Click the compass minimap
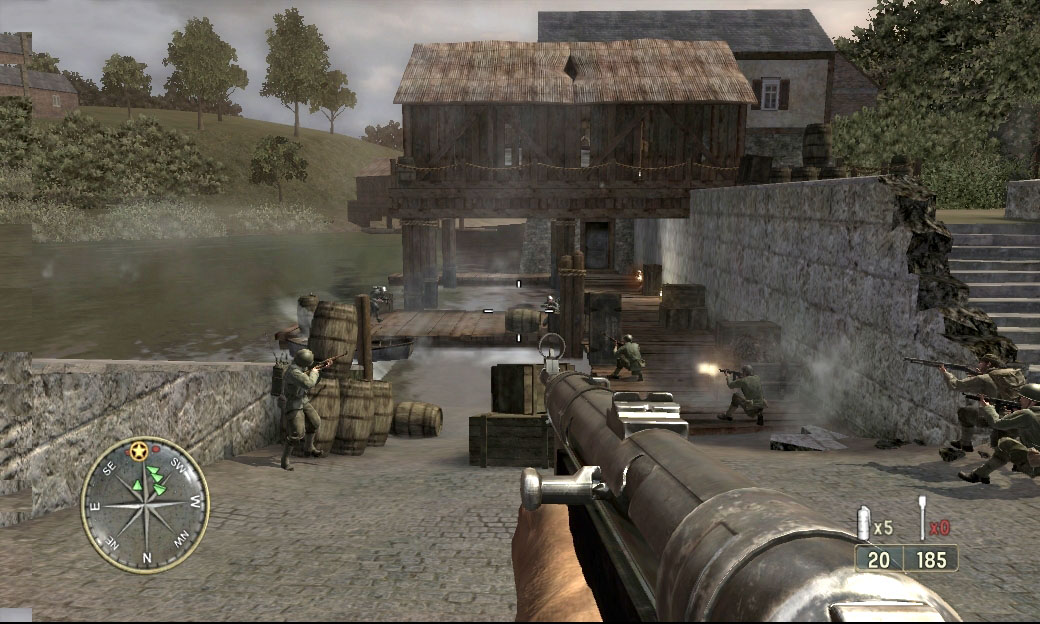Image resolution: width=1040 pixels, height=624 pixels. [145, 503]
